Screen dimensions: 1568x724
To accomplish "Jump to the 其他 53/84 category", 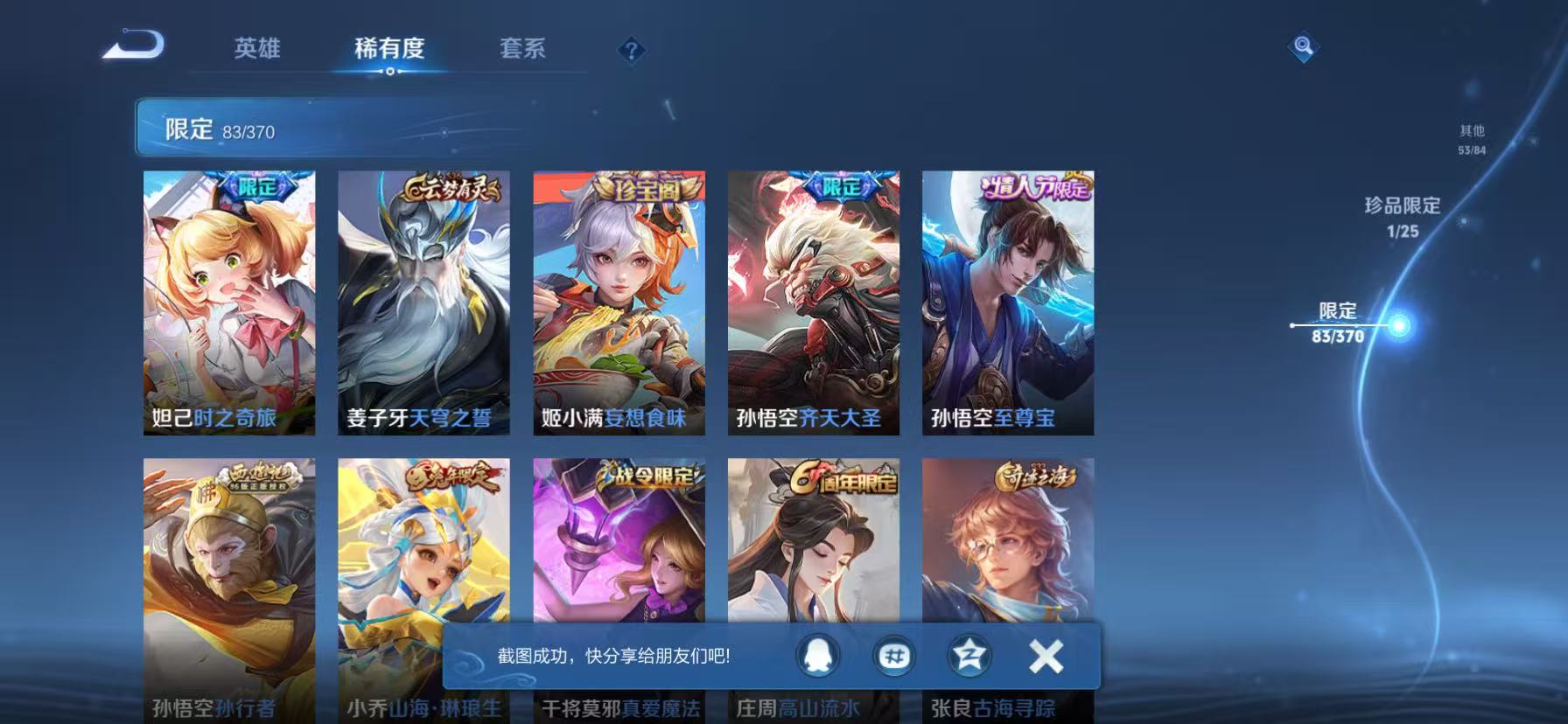I will click(x=1473, y=139).
